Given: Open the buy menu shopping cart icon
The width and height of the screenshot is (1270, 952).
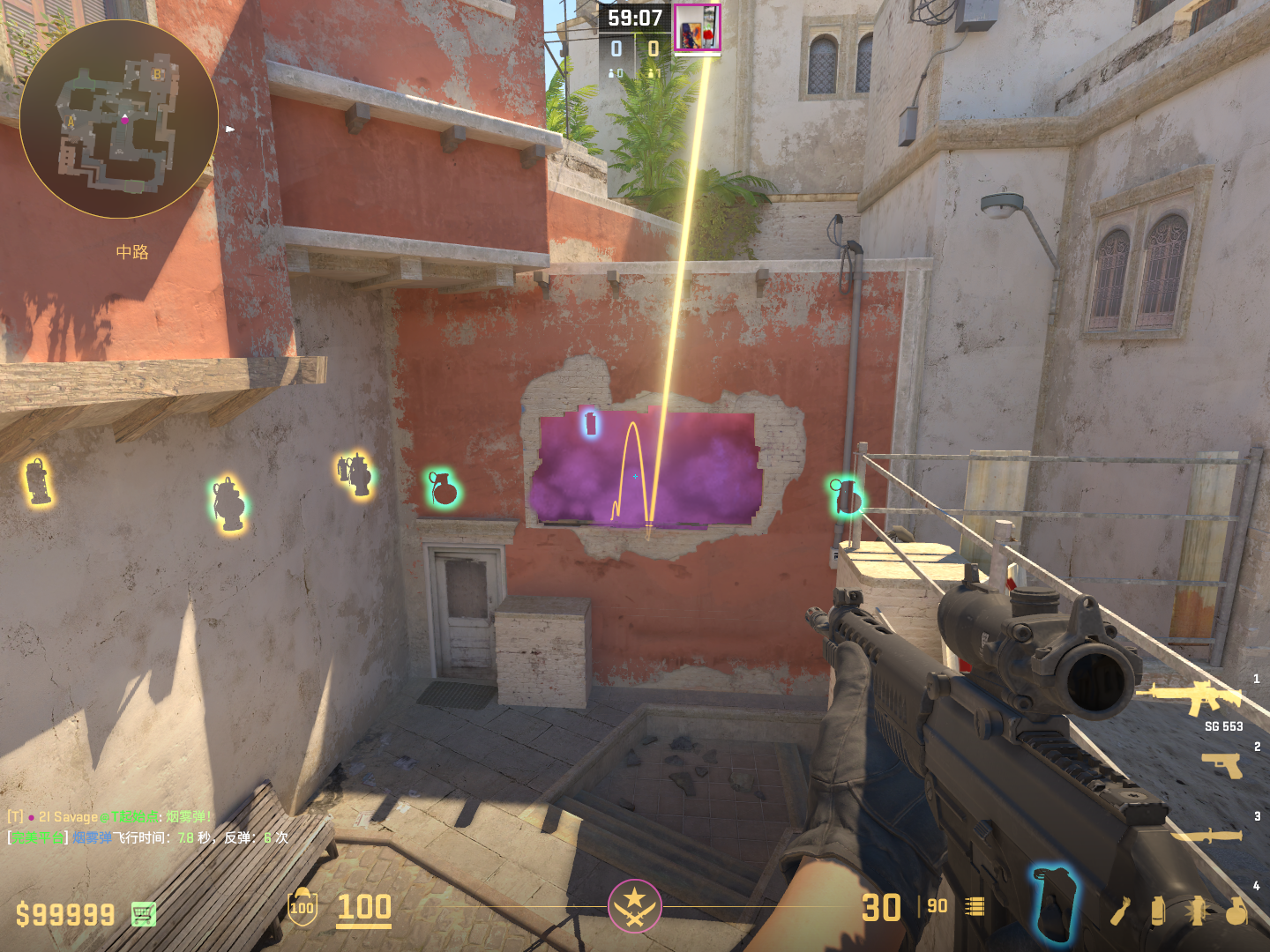Looking at the screenshot, I should click(x=144, y=914).
